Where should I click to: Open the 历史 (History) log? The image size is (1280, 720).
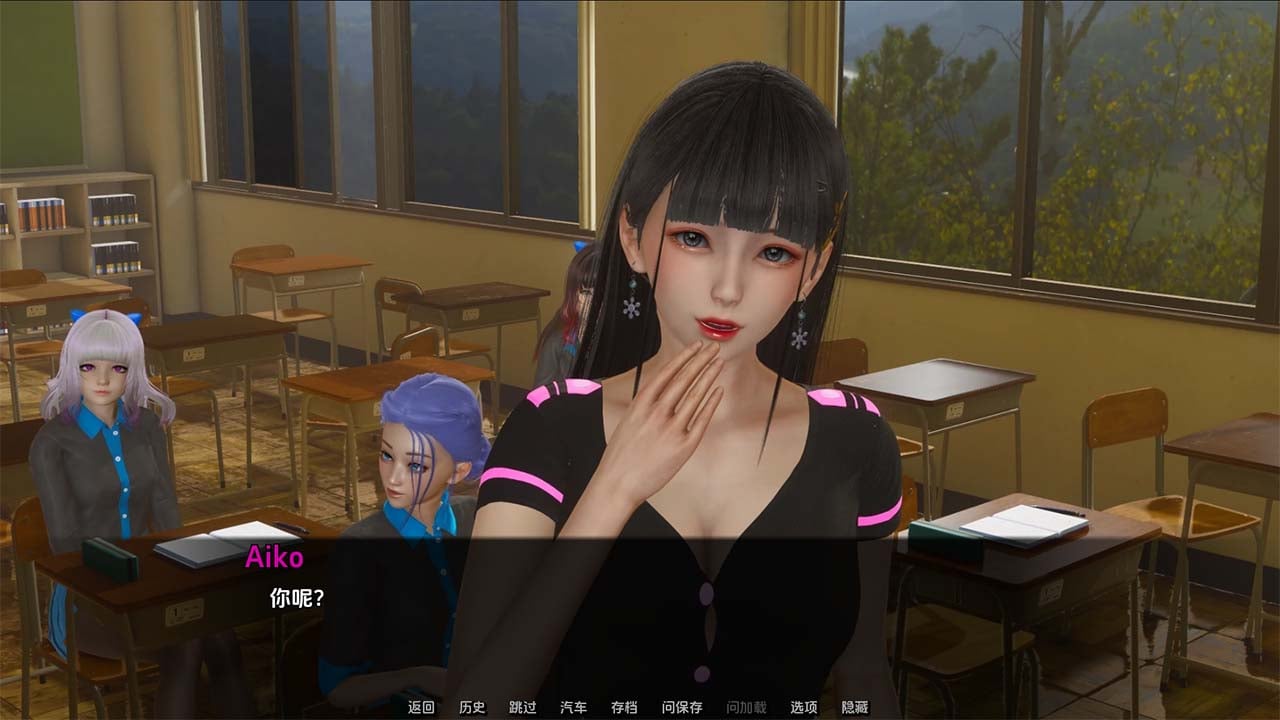[x=472, y=707]
